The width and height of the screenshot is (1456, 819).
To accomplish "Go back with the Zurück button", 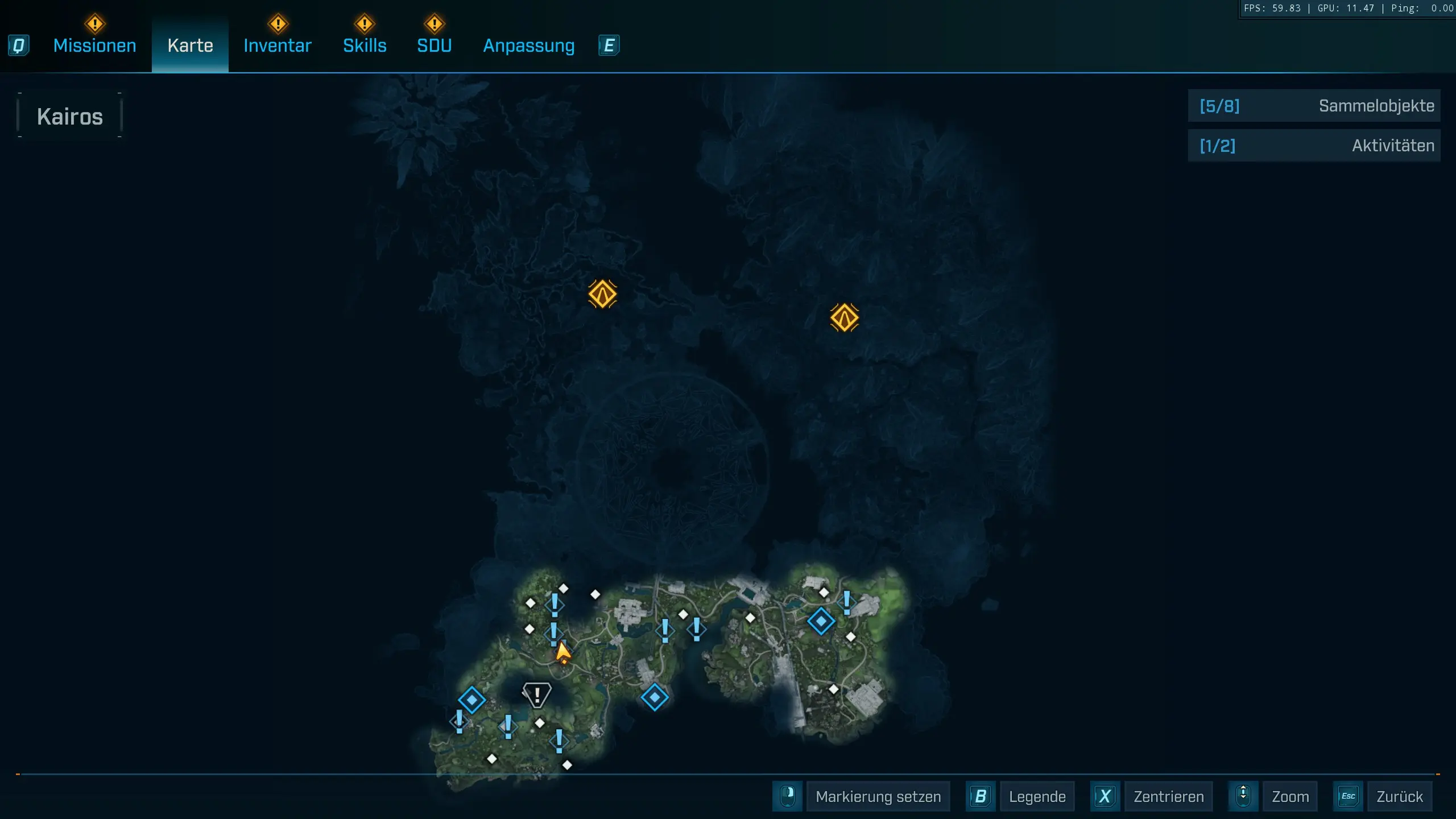I will click(x=1399, y=796).
